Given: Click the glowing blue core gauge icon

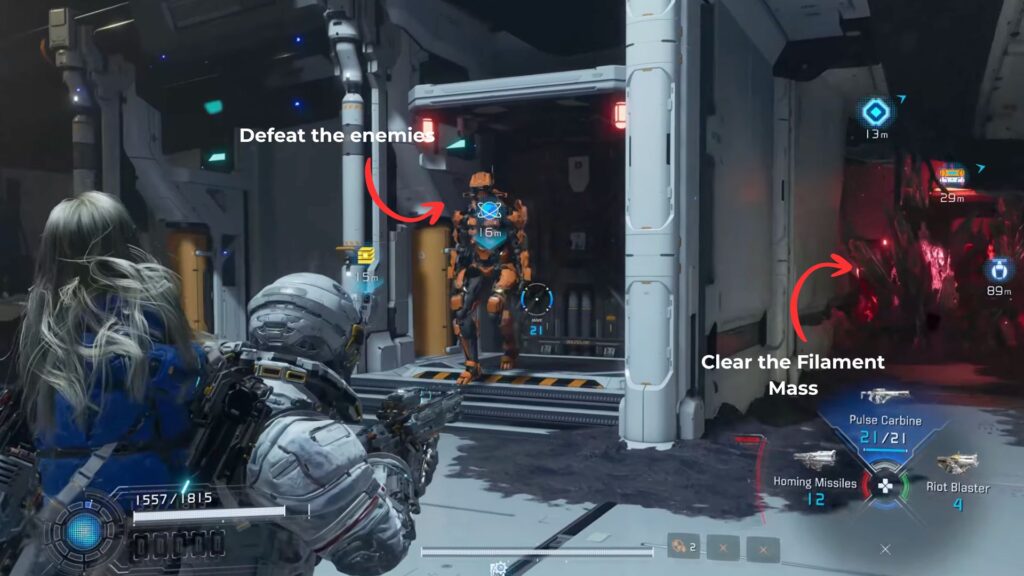Looking at the screenshot, I should [x=86, y=530].
